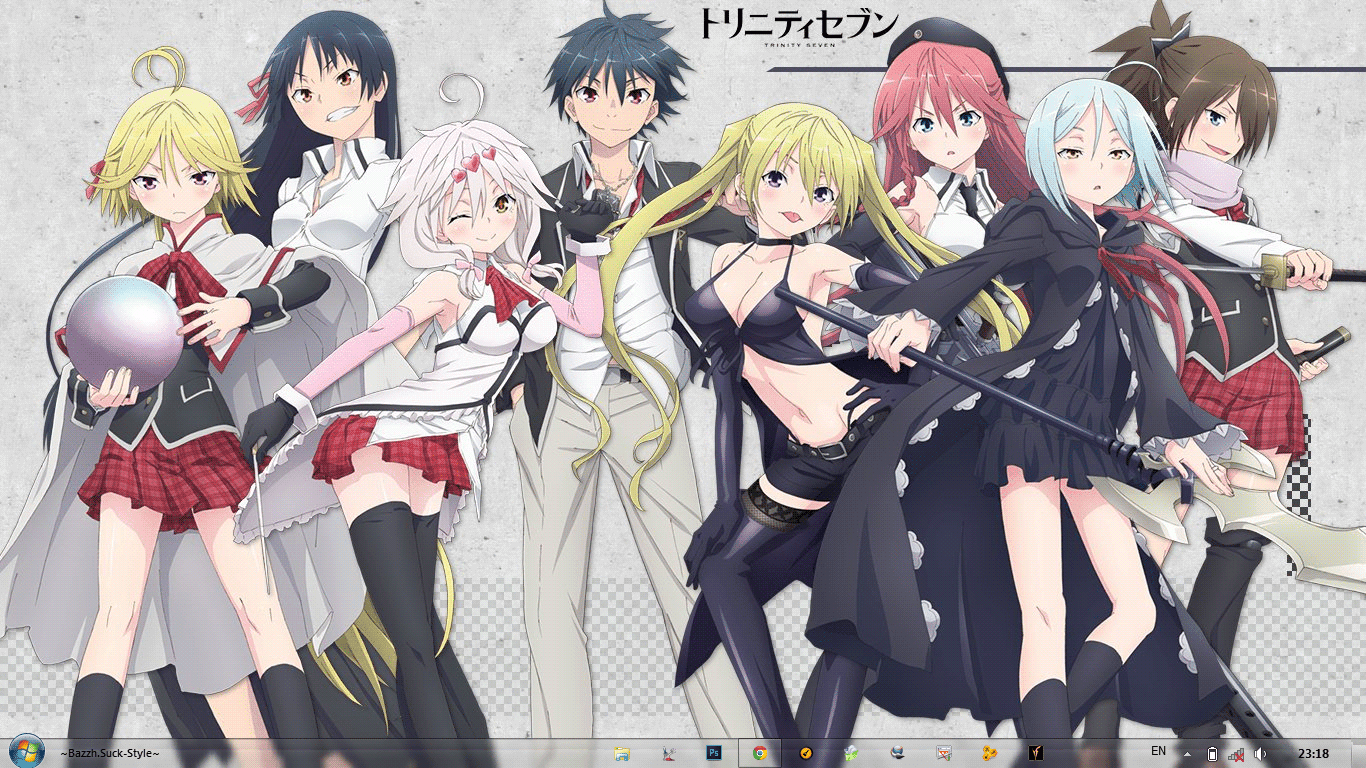Image resolution: width=1366 pixels, height=768 pixels.
Task: Open Yahoo Messenger from the taskbar
Action: tap(1036, 752)
